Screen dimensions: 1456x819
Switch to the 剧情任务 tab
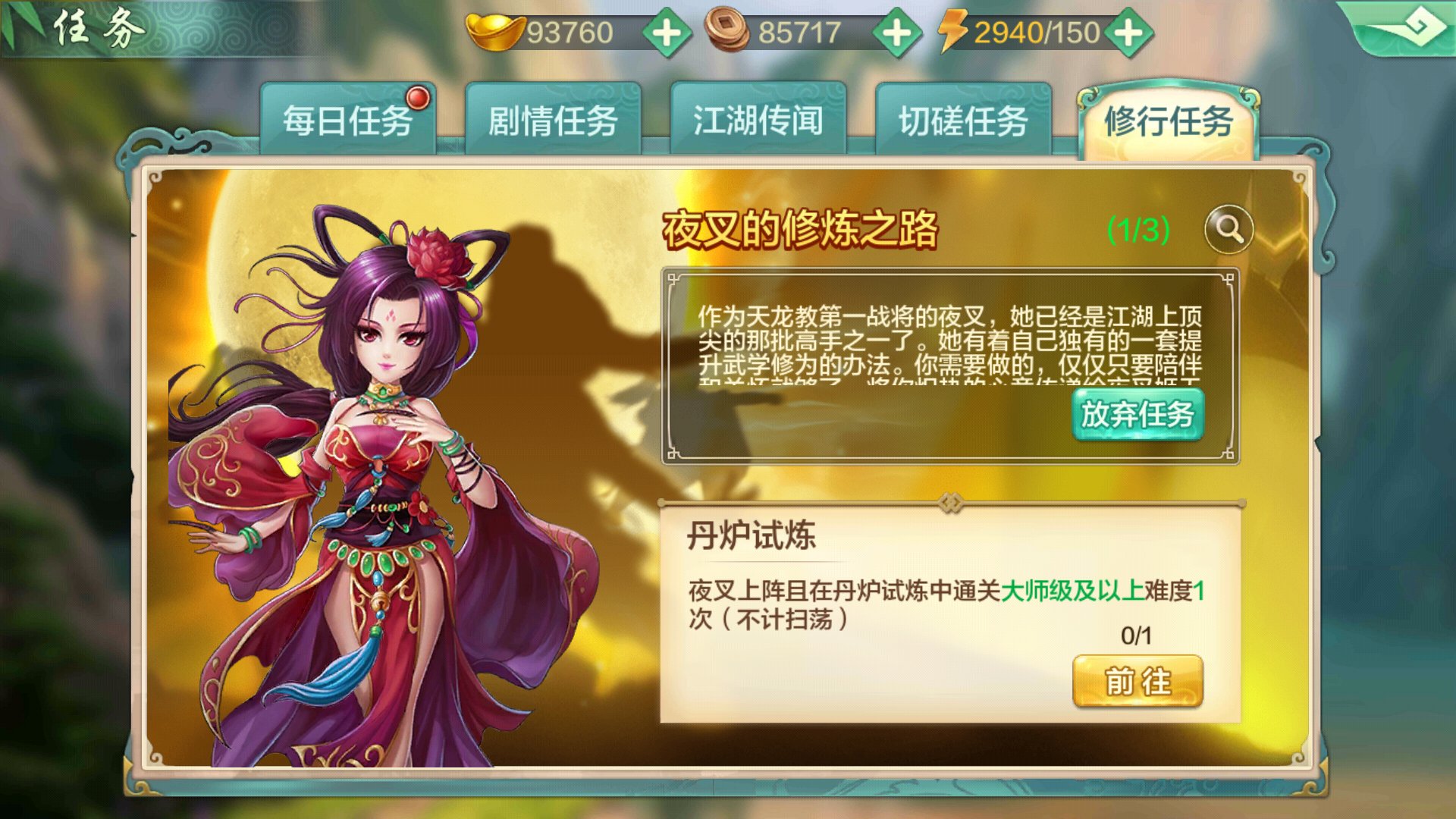(554, 120)
